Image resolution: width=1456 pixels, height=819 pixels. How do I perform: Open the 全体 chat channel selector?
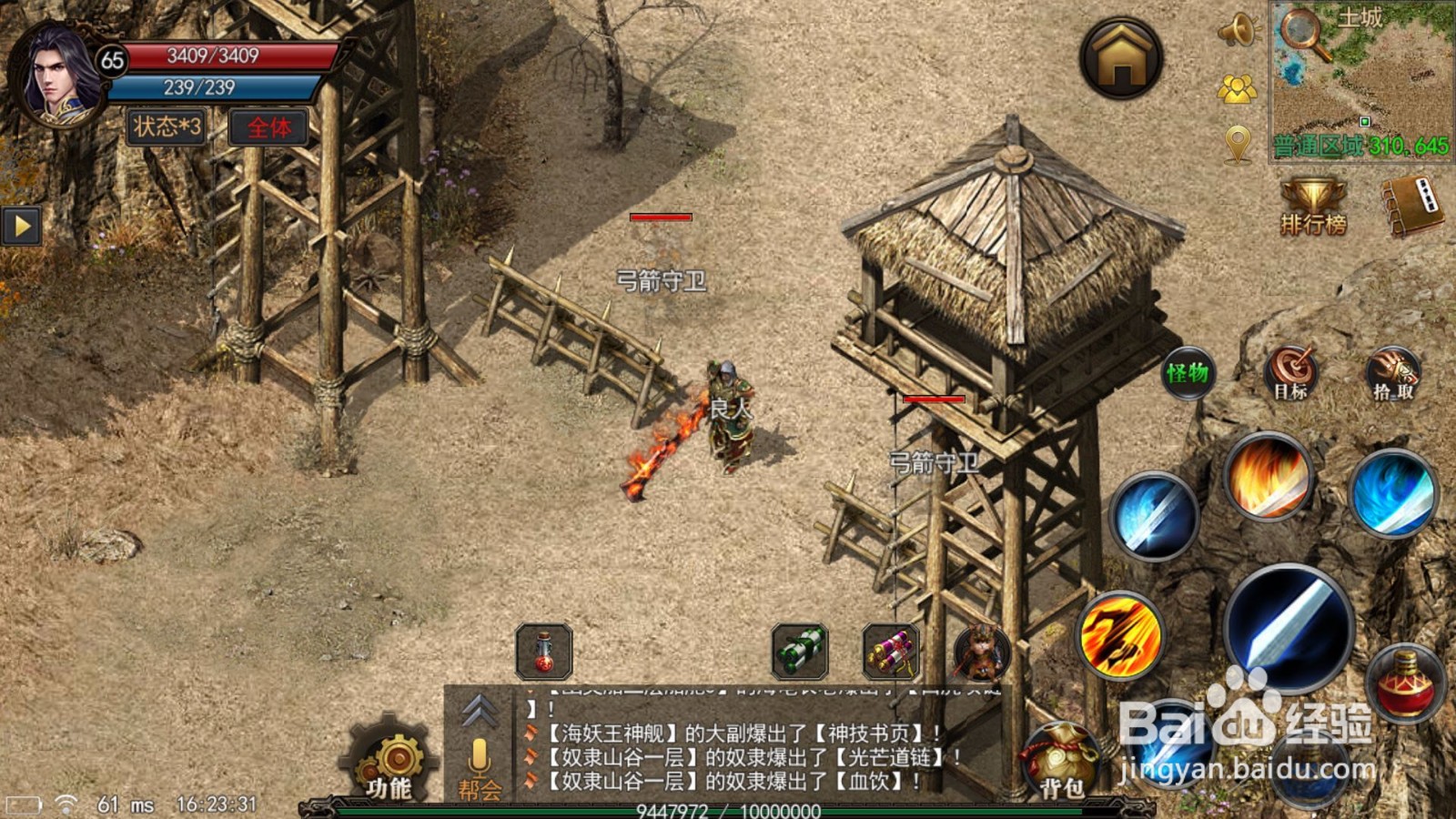click(x=269, y=127)
